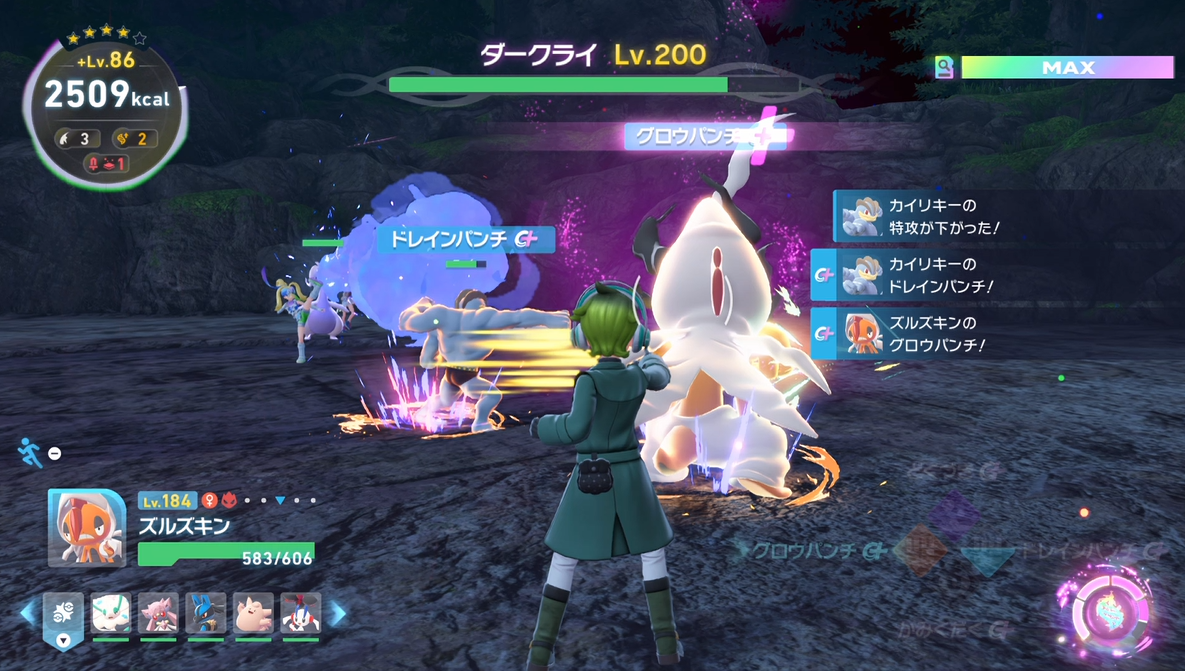Select the red-crested white Pokémon party slot

click(300, 613)
